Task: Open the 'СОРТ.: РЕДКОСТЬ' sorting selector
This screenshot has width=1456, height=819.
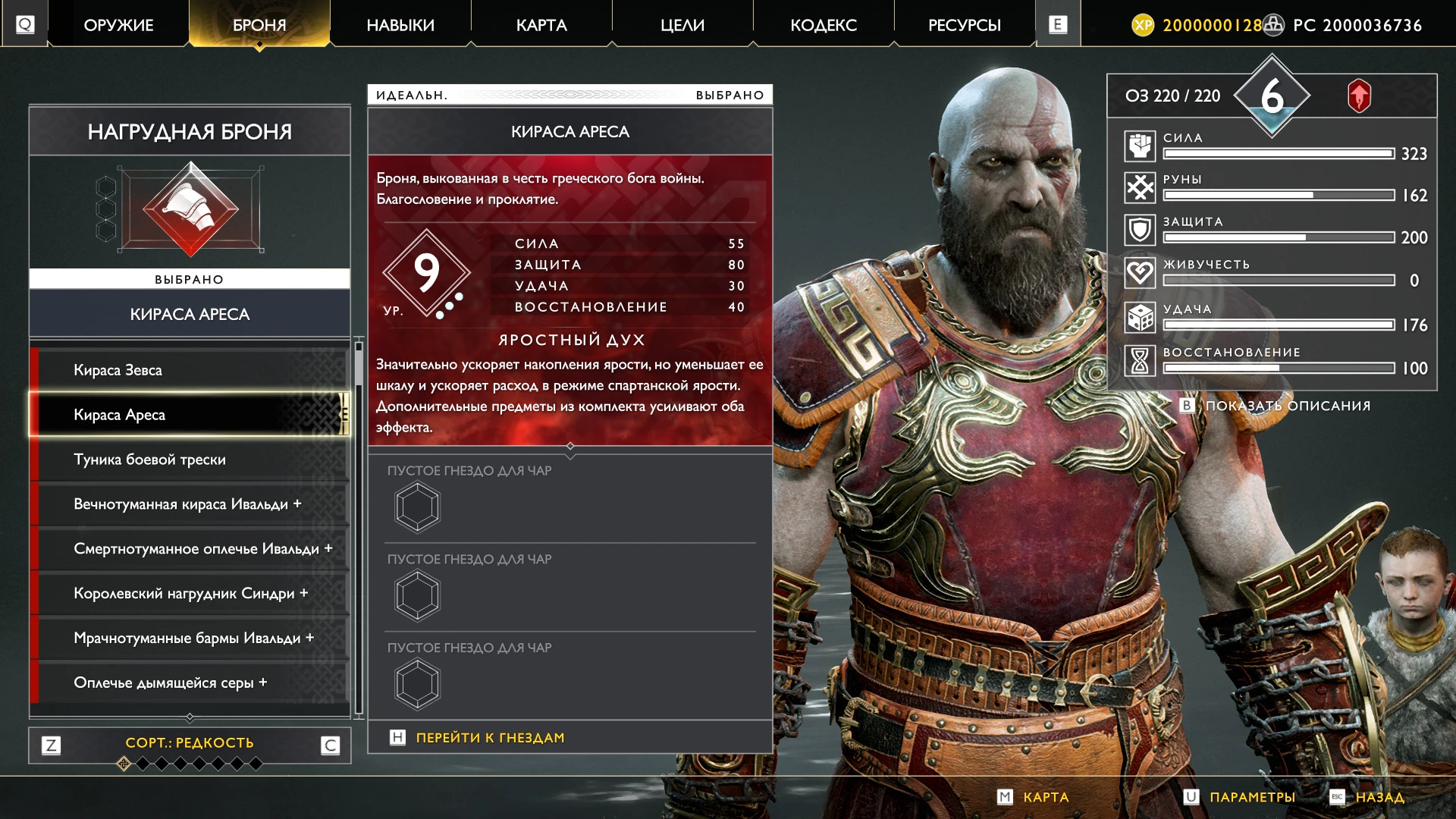Action: coord(189,743)
